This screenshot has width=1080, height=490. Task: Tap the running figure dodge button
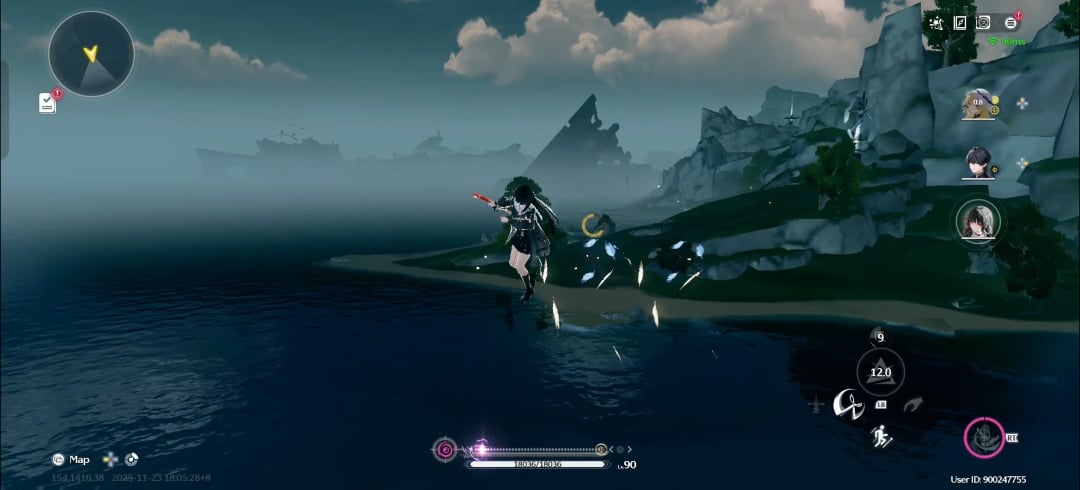point(881,435)
